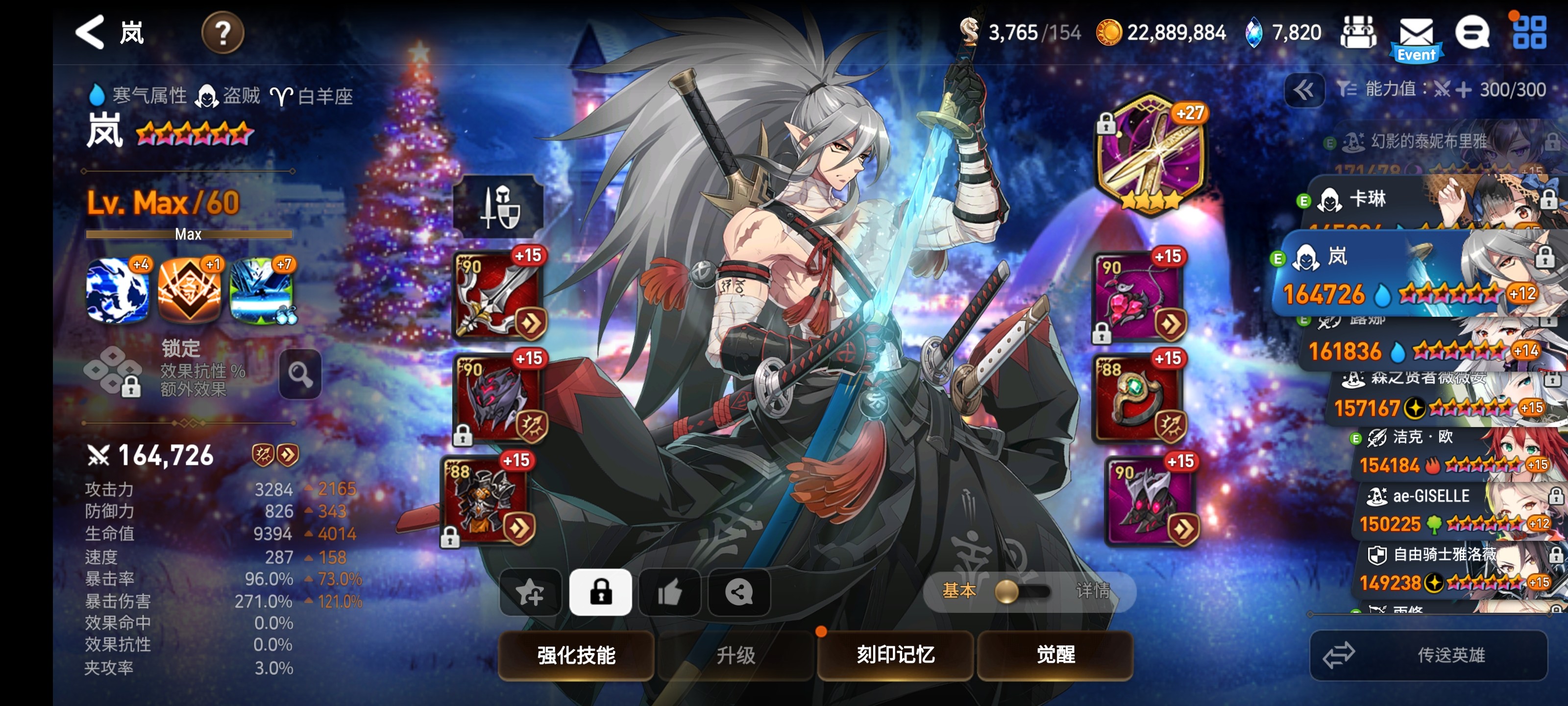Open the Event mailbox

click(x=1416, y=37)
